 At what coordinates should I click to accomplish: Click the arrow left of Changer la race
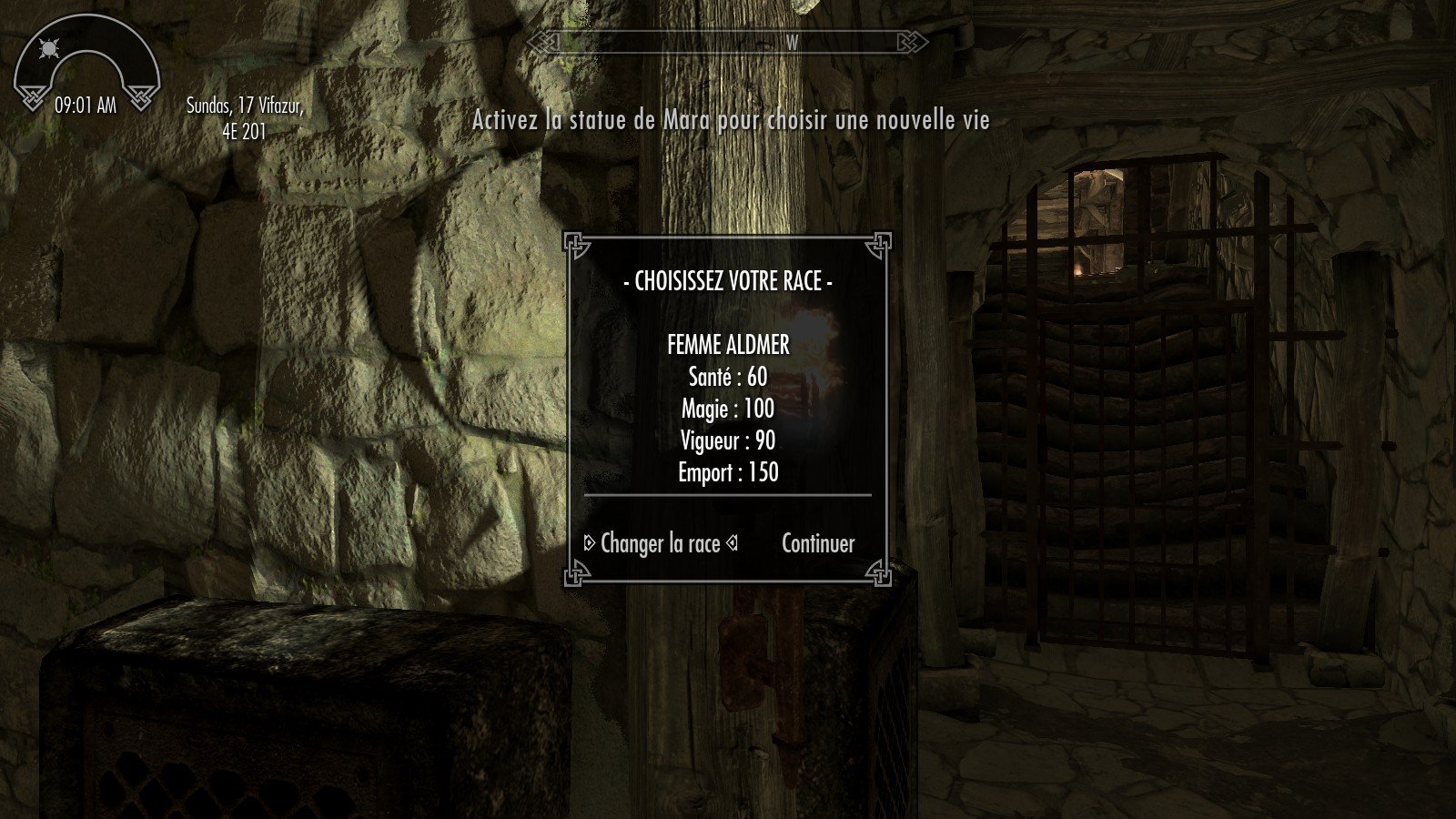click(x=590, y=543)
